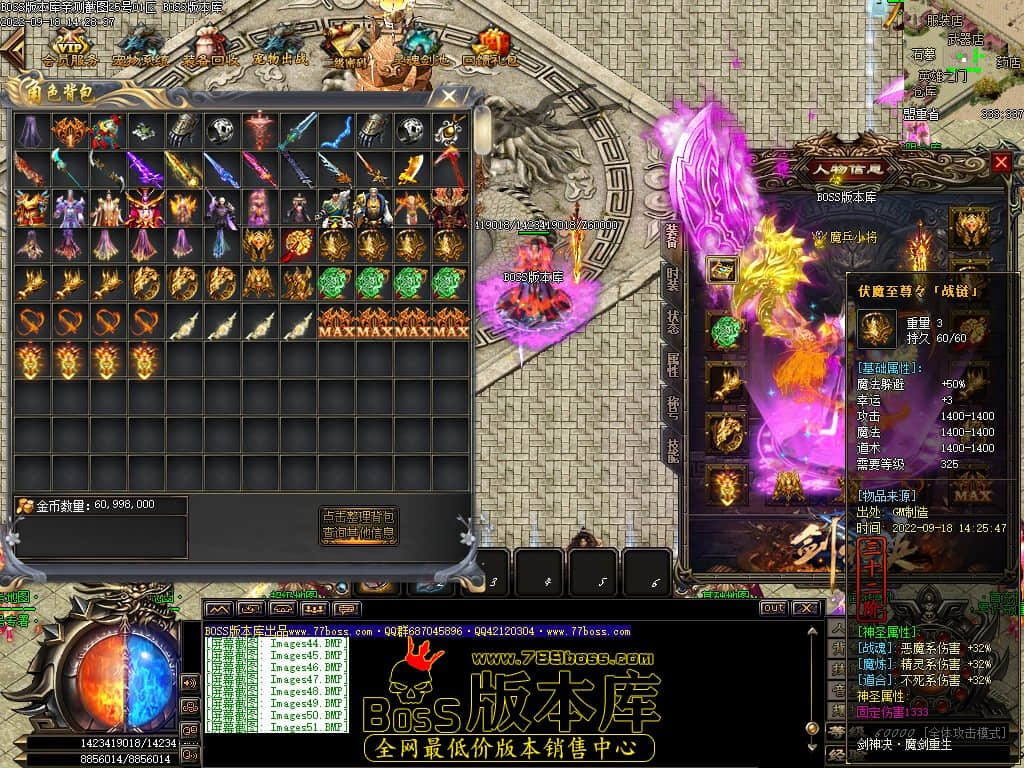Viewport: 1024px width, 768px height.
Task: Toggle the sound speaker button beside chat
Action: (x=190, y=682)
